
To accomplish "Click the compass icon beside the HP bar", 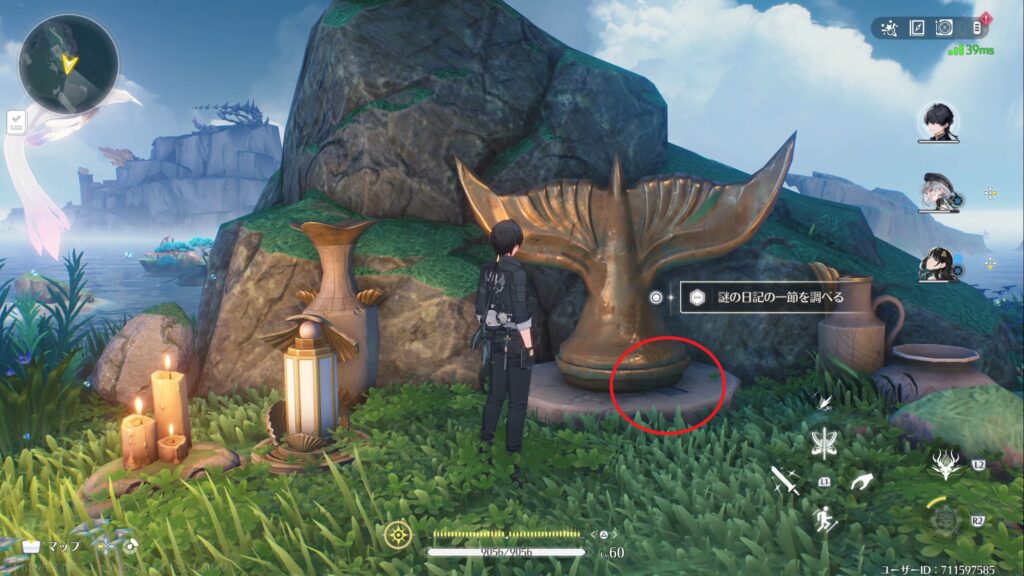I will 397,533.
